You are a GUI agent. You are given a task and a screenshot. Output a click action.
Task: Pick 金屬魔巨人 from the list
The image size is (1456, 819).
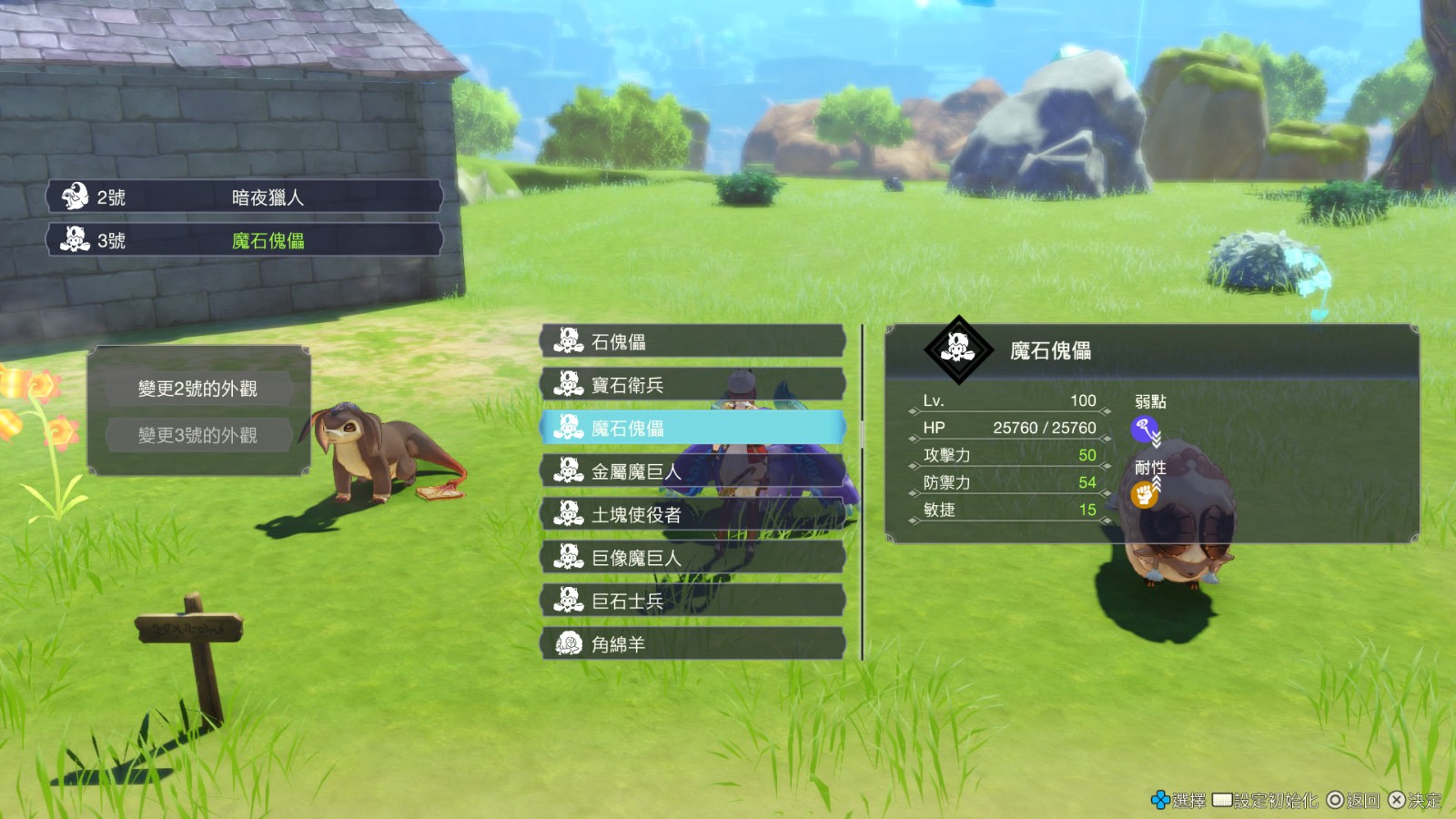693,471
